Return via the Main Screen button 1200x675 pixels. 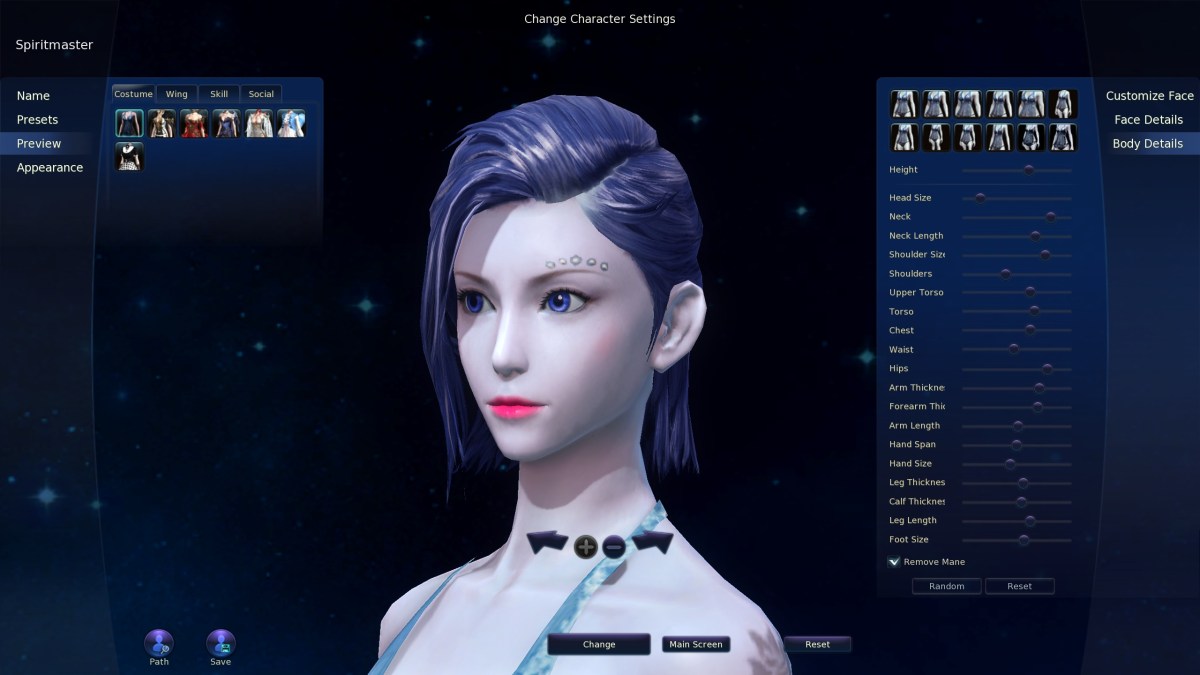[695, 645]
